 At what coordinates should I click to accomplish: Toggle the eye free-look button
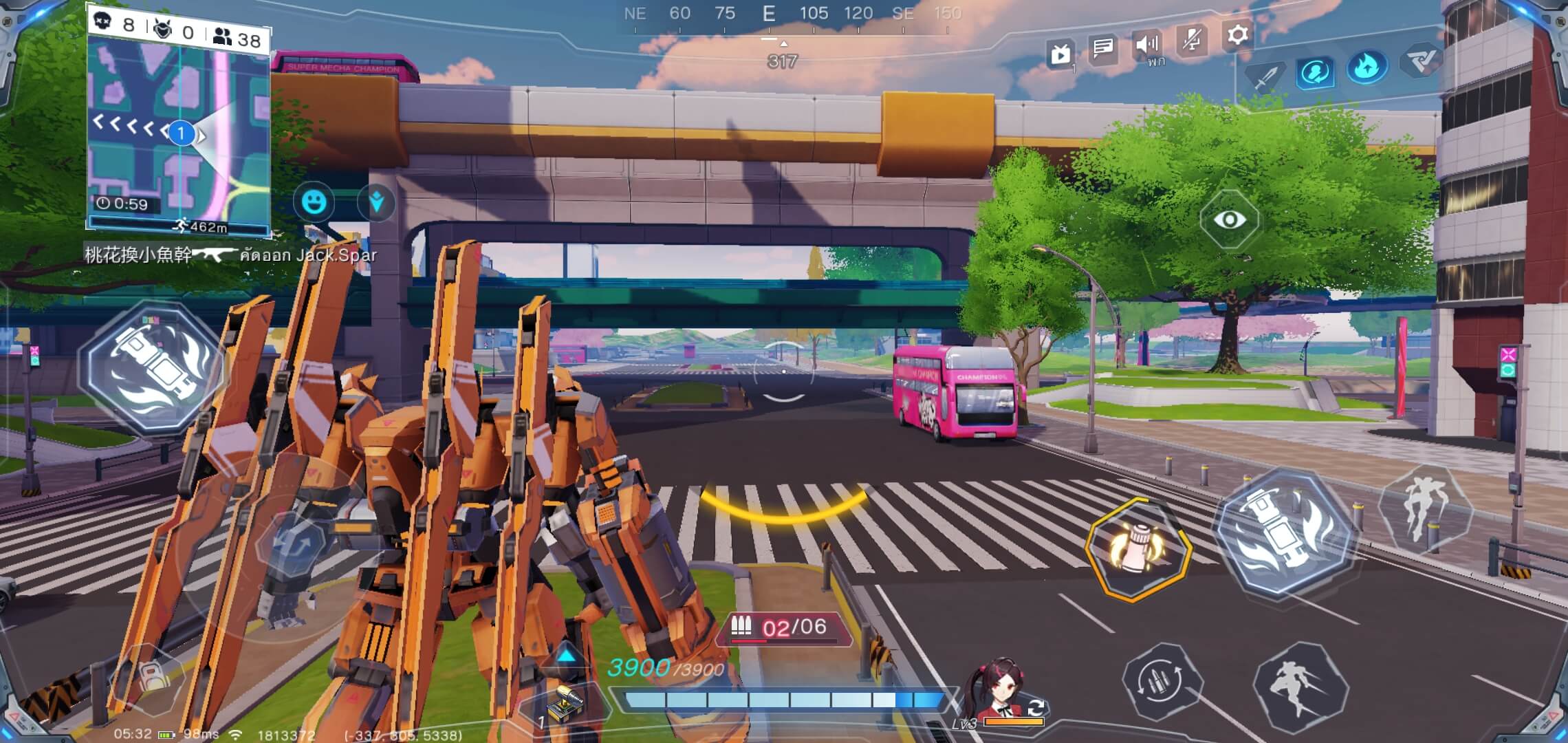click(x=1230, y=219)
